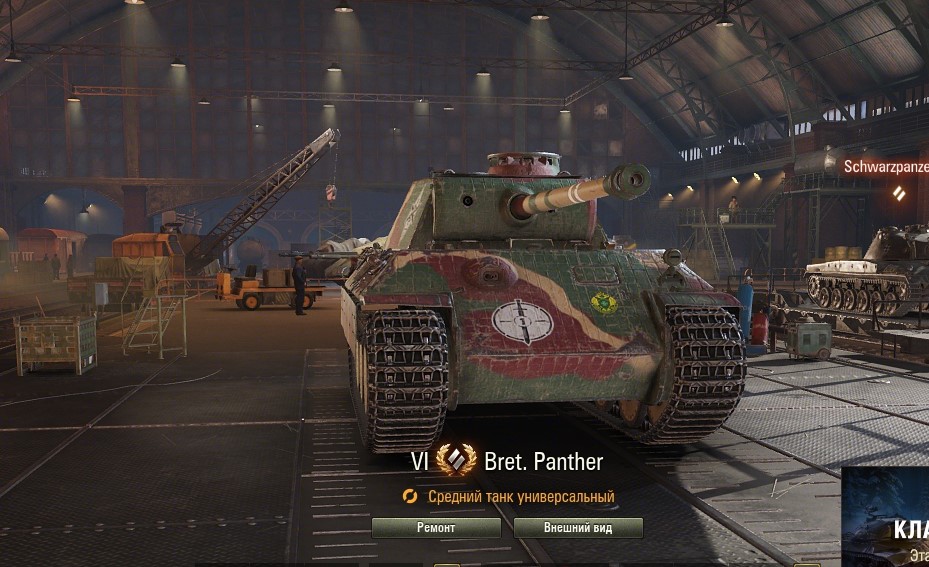Open the promo banner thumbnail

point(885,517)
